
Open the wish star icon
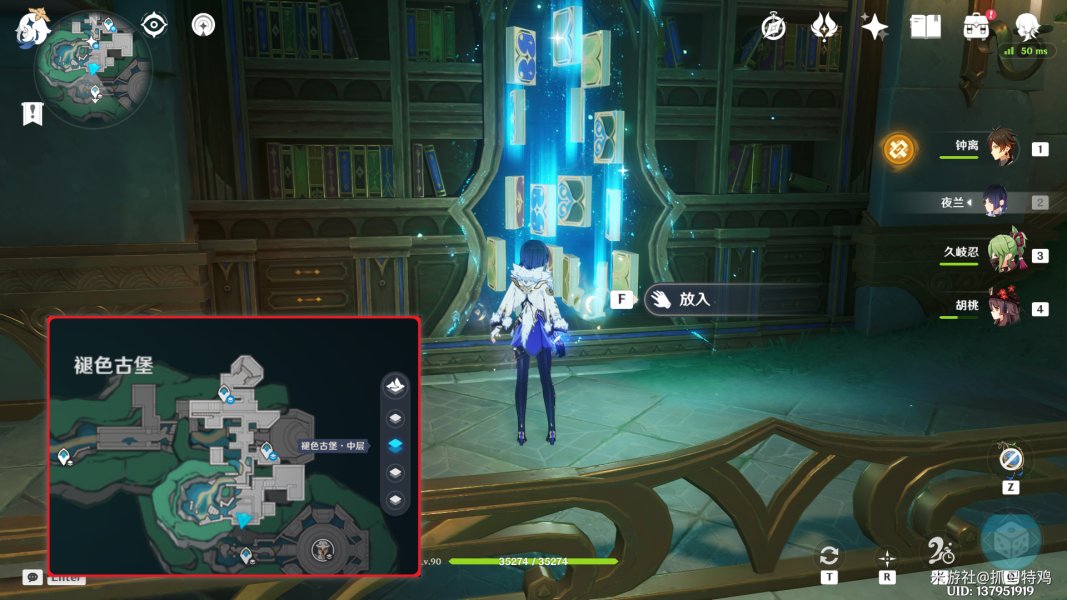(x=875, y=27)
